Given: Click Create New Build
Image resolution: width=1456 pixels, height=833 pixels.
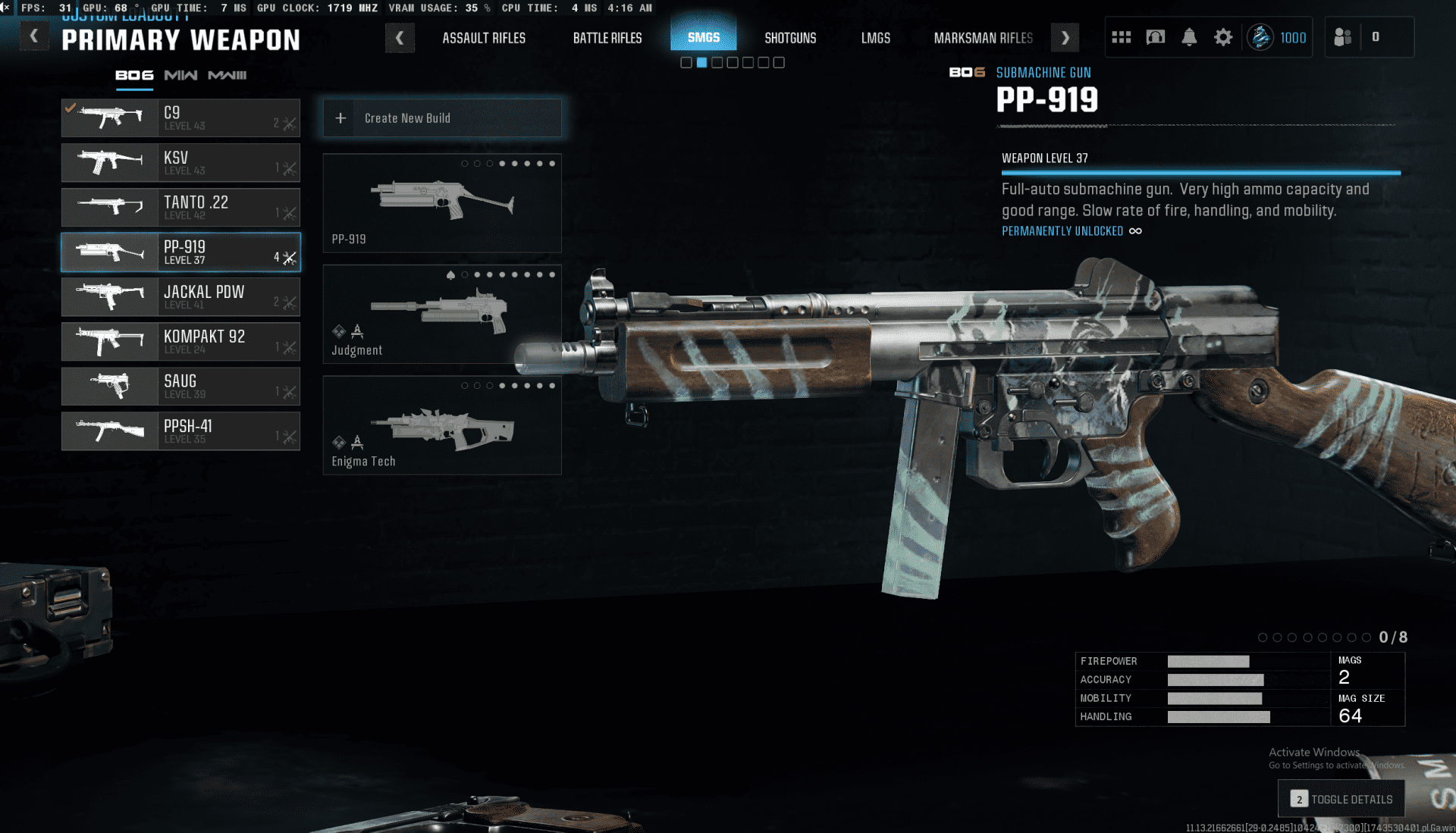Looking at the screenshot, I should [442, 118].
